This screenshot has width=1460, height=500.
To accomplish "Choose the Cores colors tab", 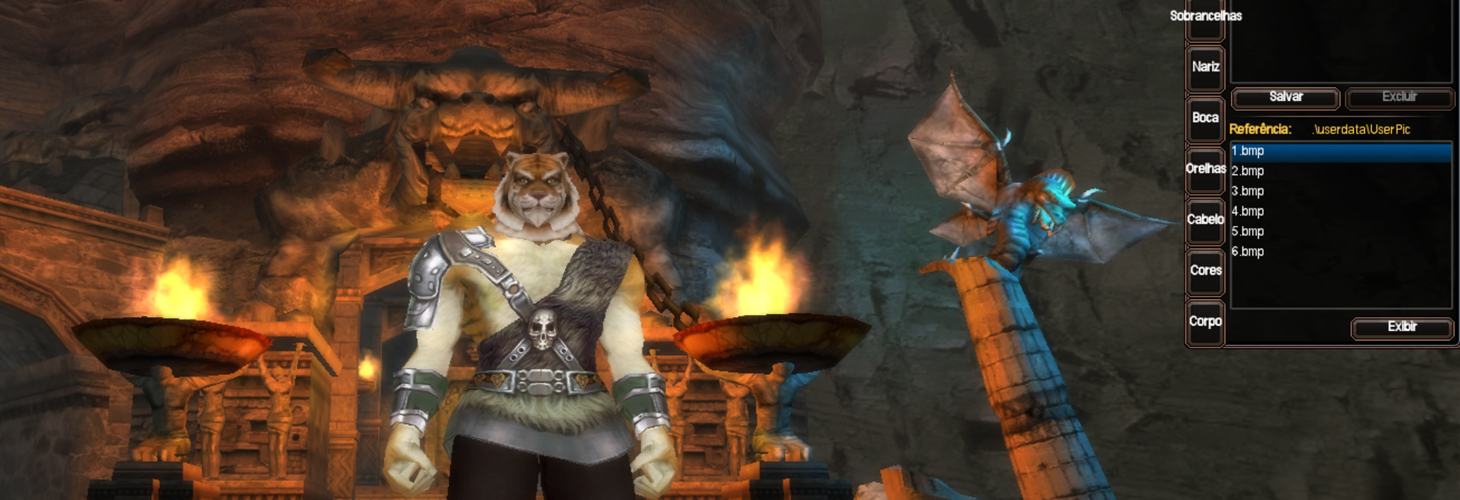I will pyautogui.click(x=1205, y=271).
